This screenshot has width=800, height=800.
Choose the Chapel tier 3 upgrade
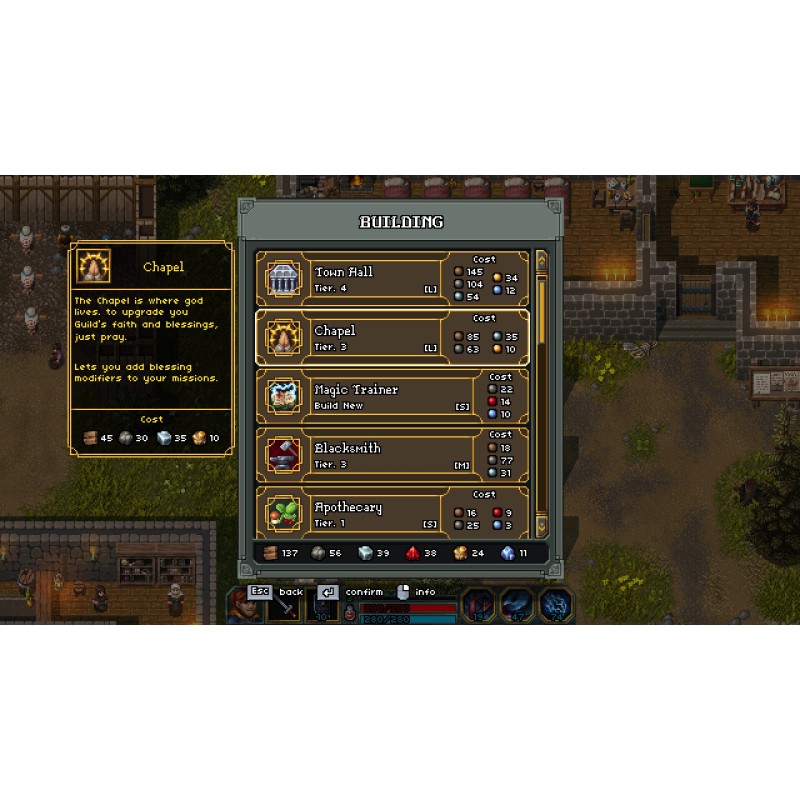coord(392,338)
